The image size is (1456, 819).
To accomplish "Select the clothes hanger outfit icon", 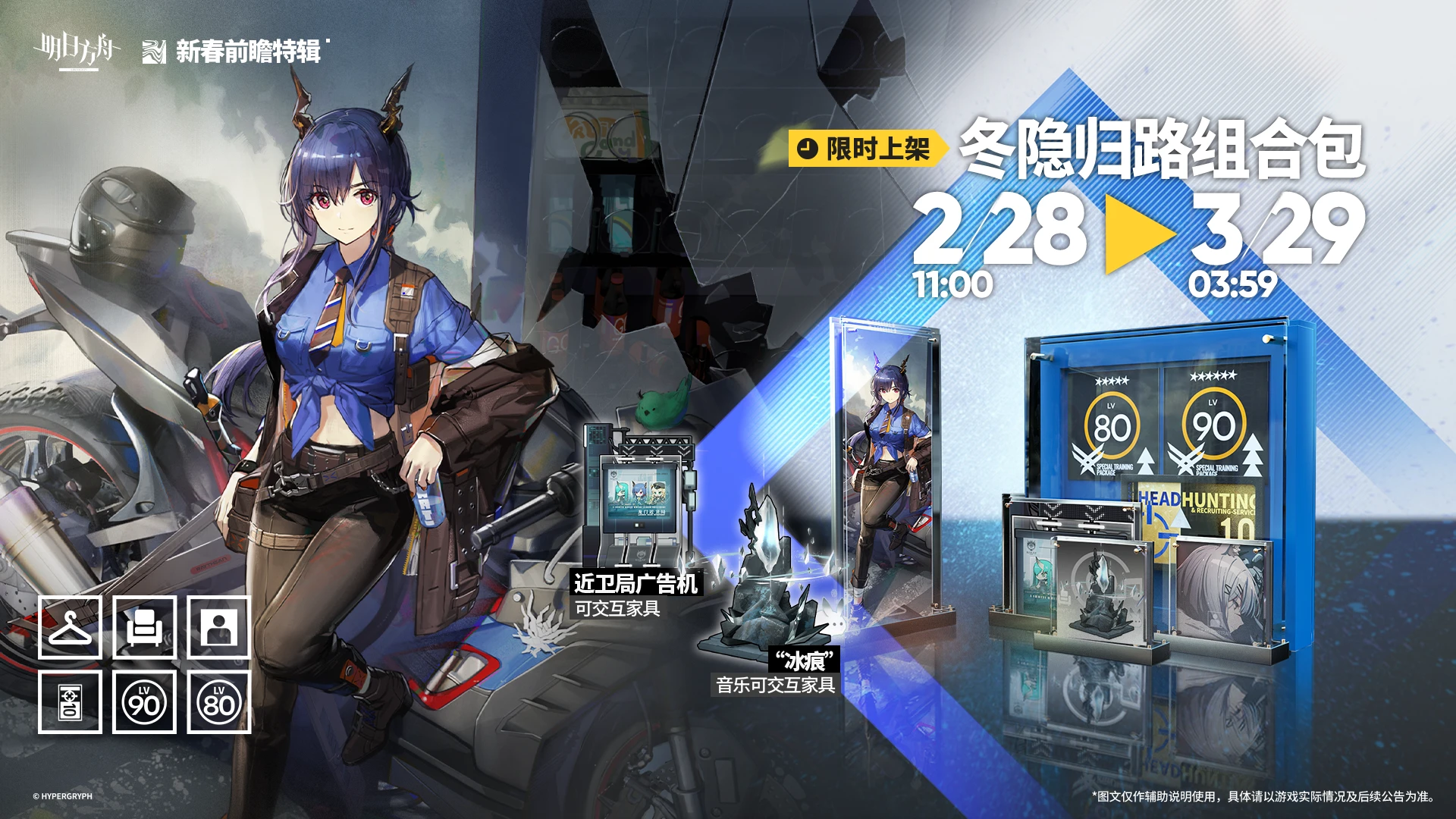I will point(70,627).
